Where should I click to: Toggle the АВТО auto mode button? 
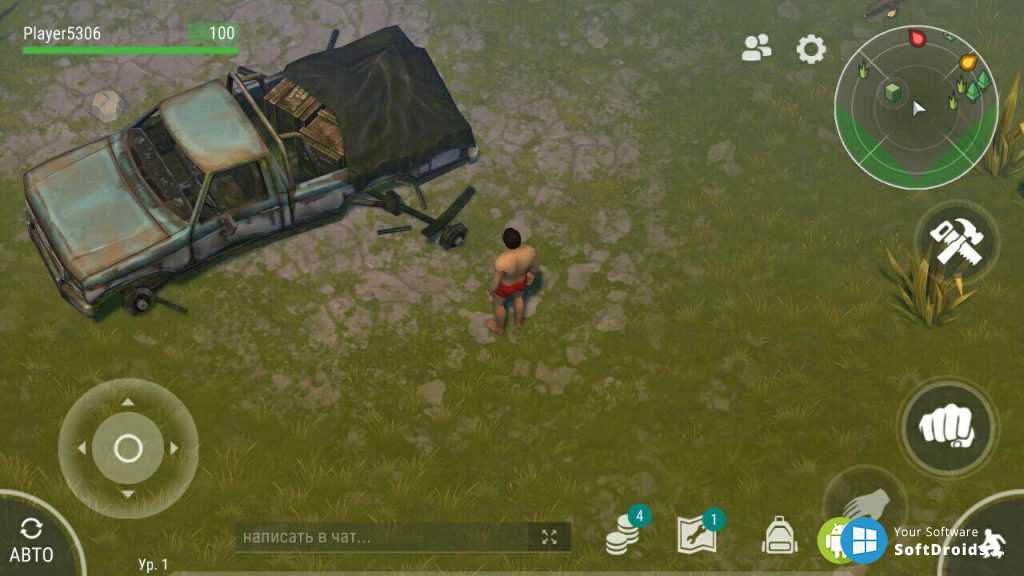click(x=32, y=540)
